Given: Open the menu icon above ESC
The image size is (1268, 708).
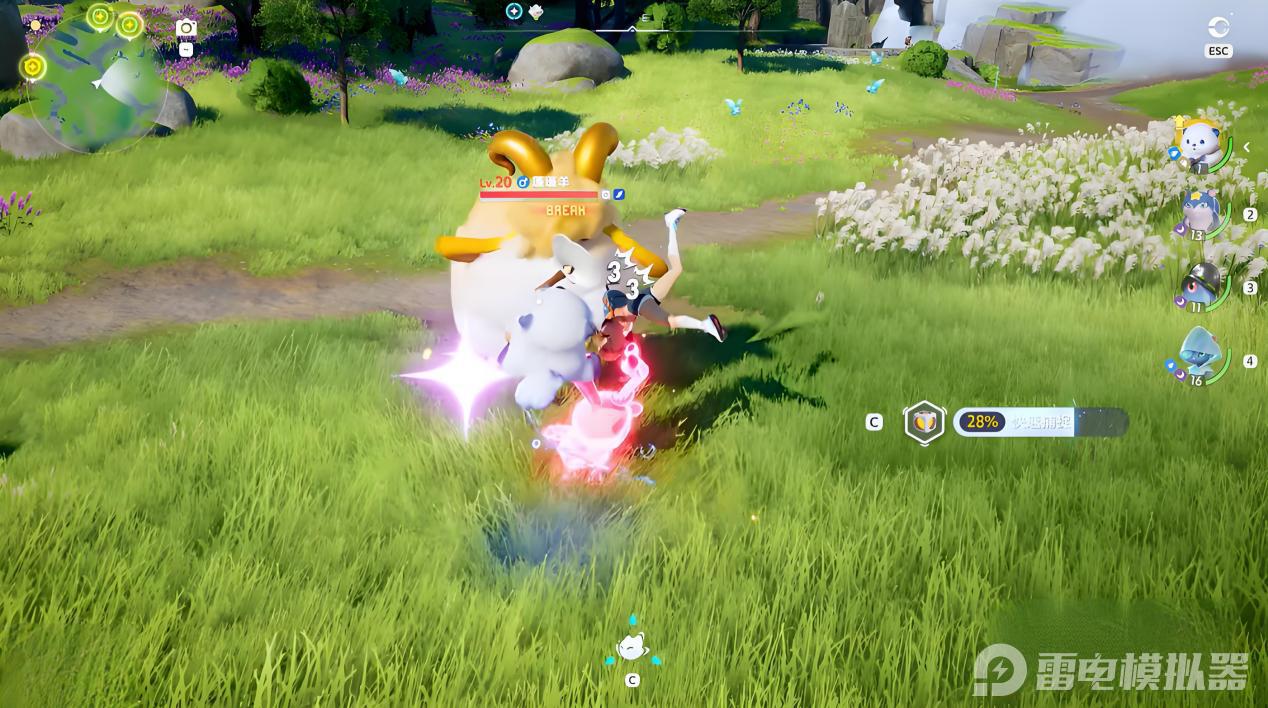Looking at the screenshot, I should coord(1218,27).
